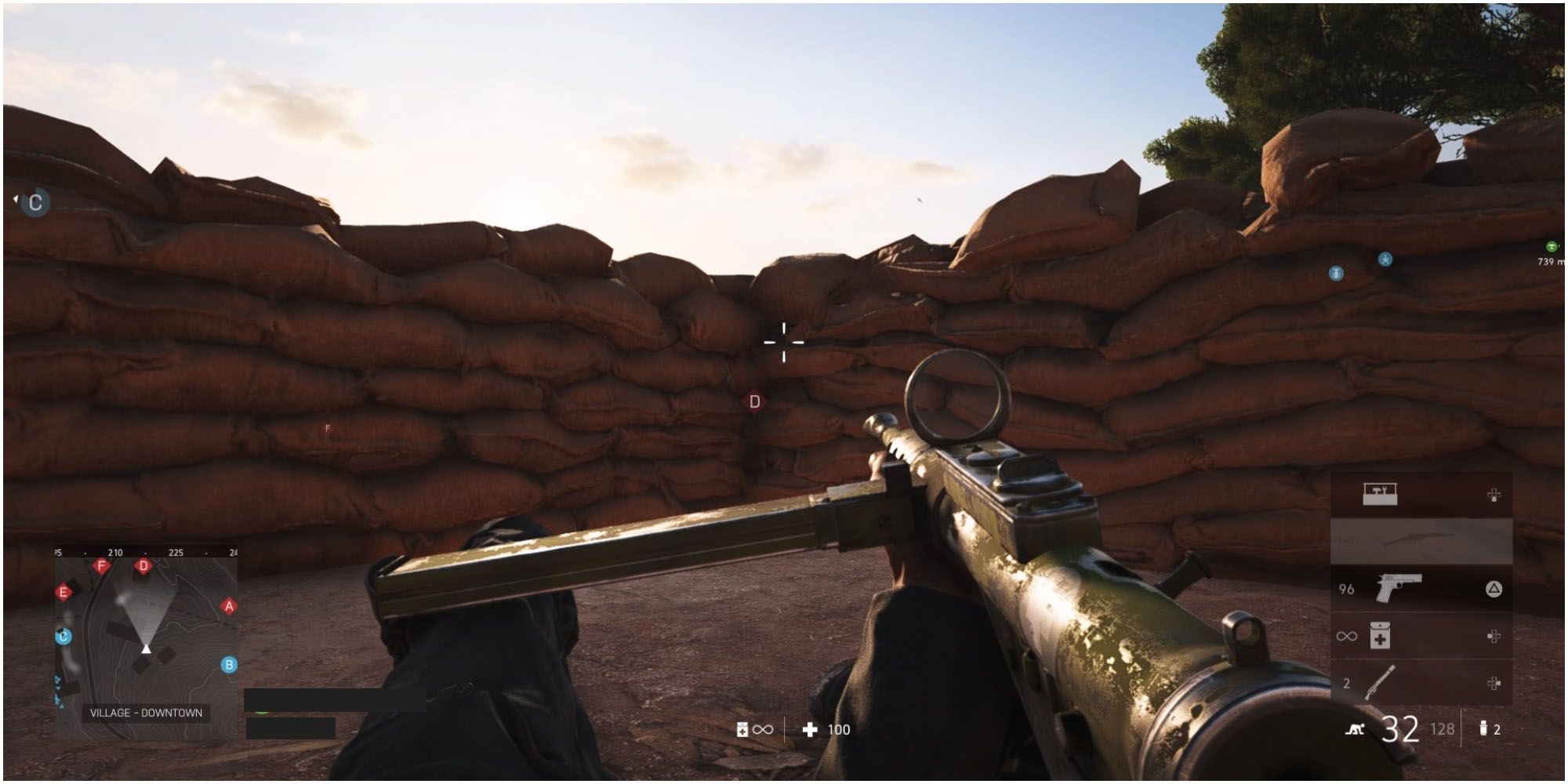The width and height of the screenshot is (1568, 784).
Task: Select the pistol sidearm slot showing 96 ammo
Action: tap(1399, 586)
